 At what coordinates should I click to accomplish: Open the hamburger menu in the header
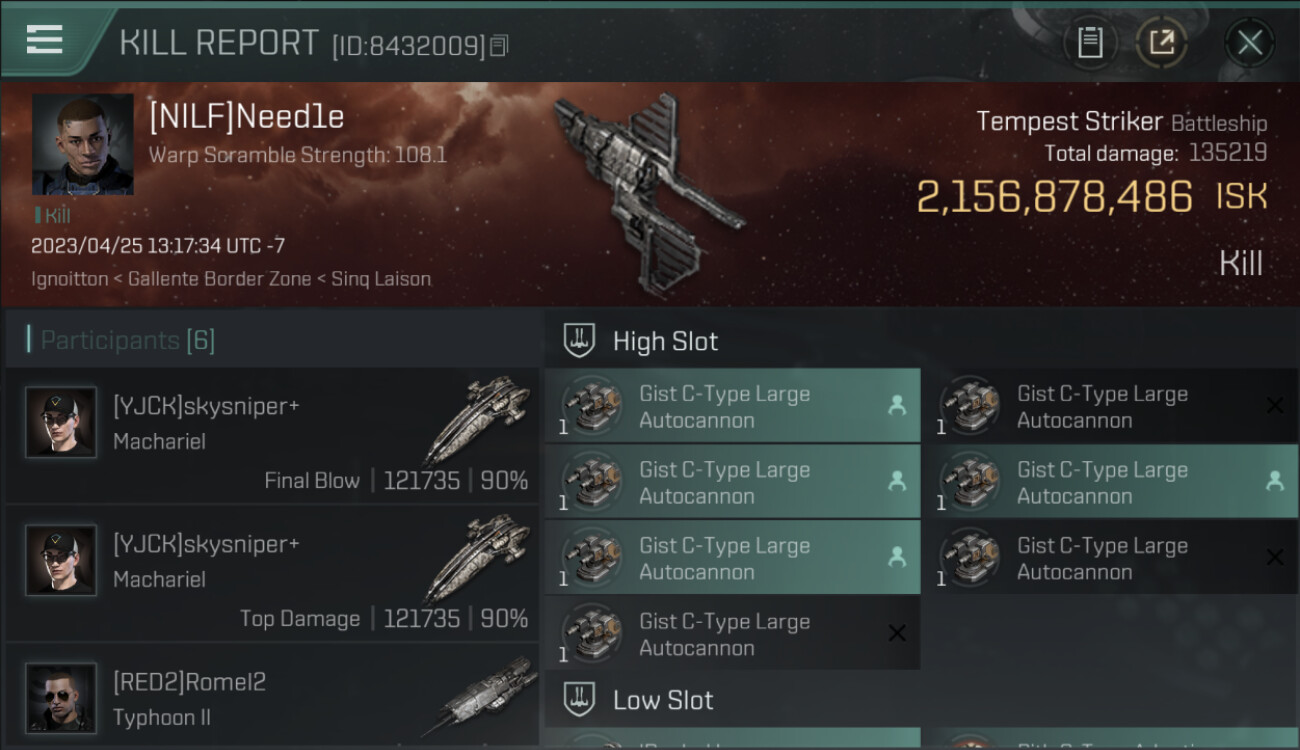coord(45,40)
